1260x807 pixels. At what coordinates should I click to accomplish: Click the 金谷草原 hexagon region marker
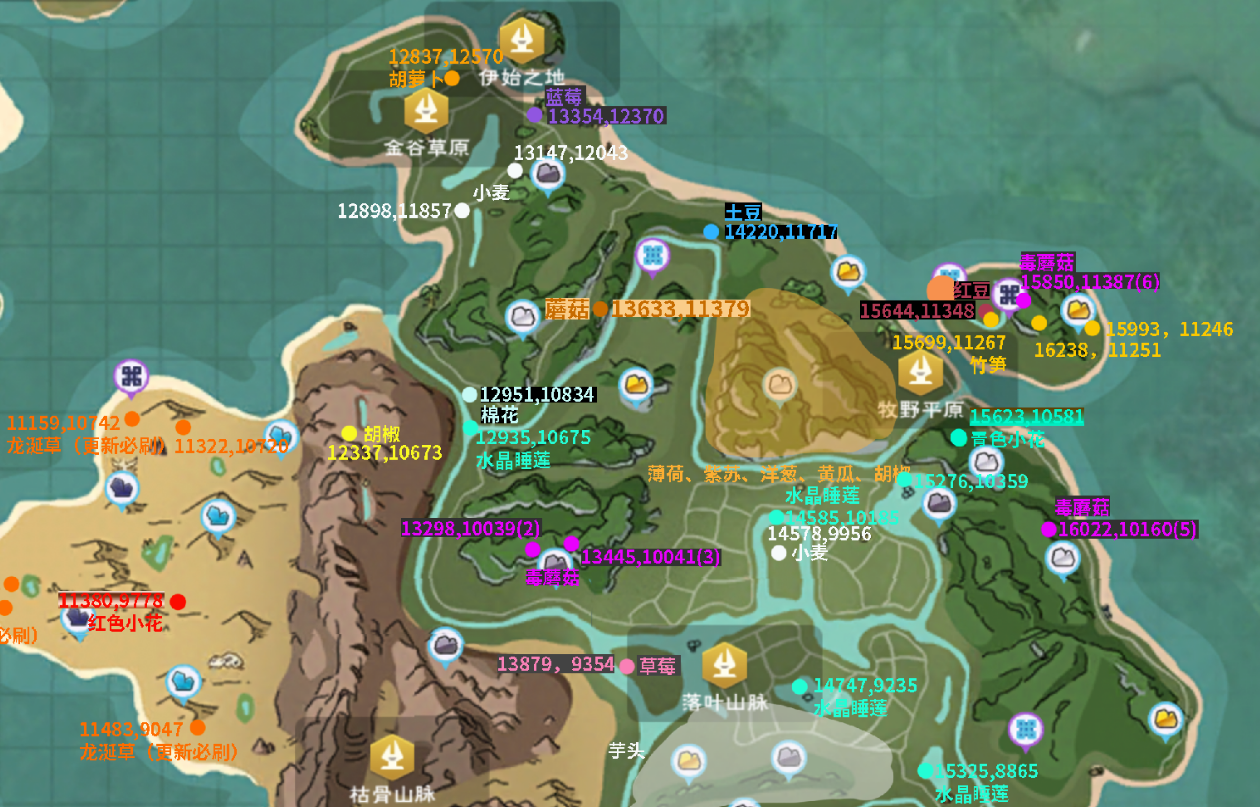click(x=427, y=109)
